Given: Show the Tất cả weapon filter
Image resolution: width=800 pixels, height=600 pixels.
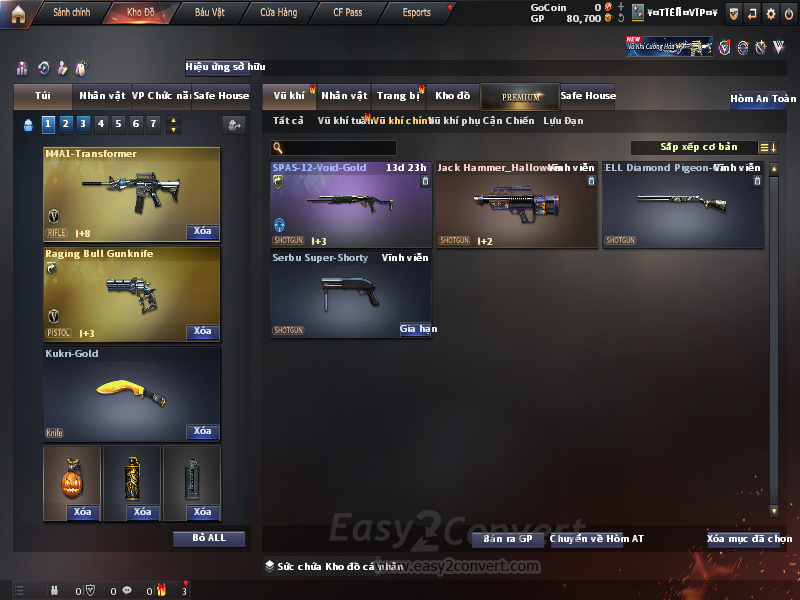Looking at the screenshot, I should click(x=288, y=121).
